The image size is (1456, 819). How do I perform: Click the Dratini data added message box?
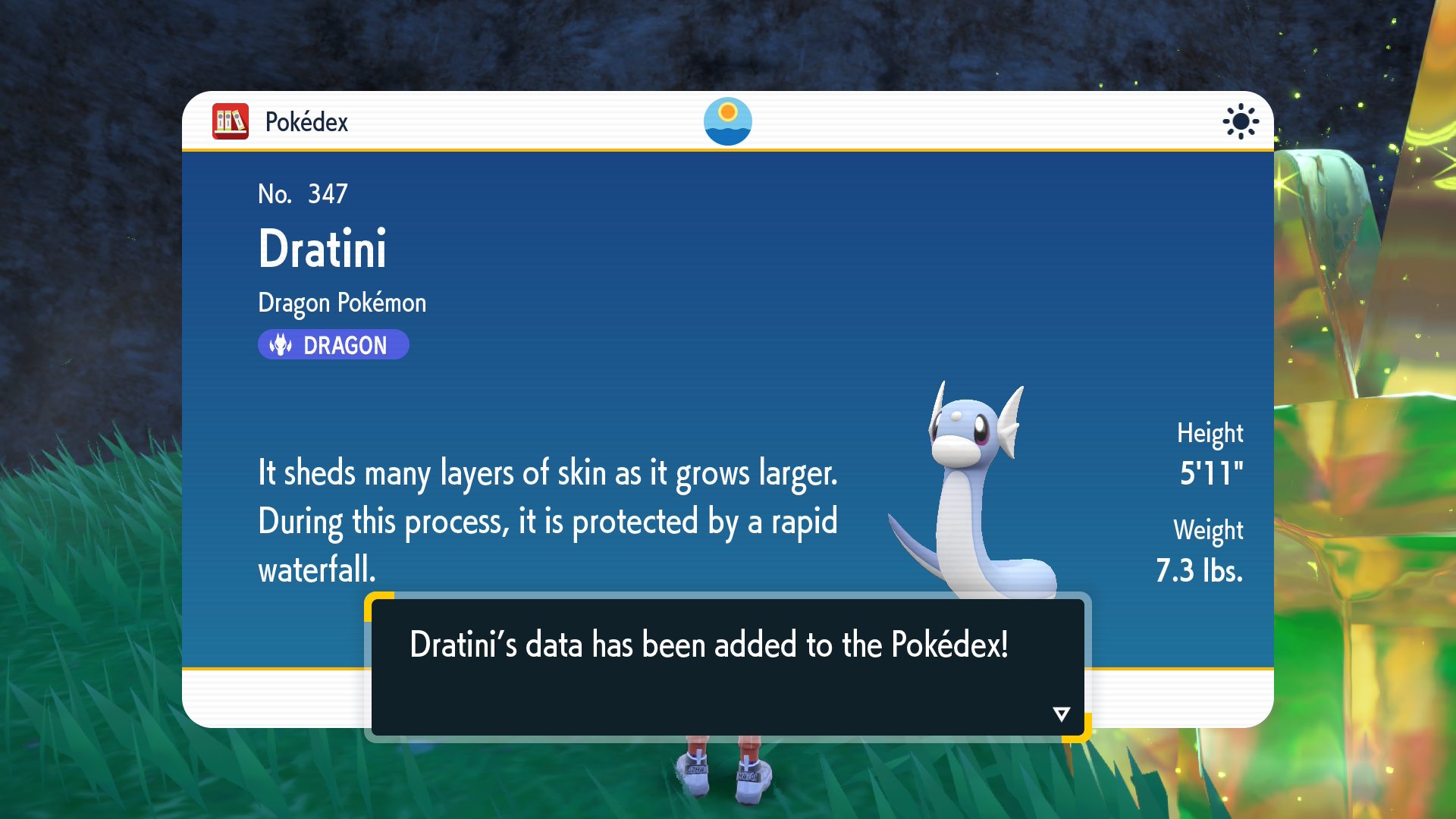pos(727,666)
